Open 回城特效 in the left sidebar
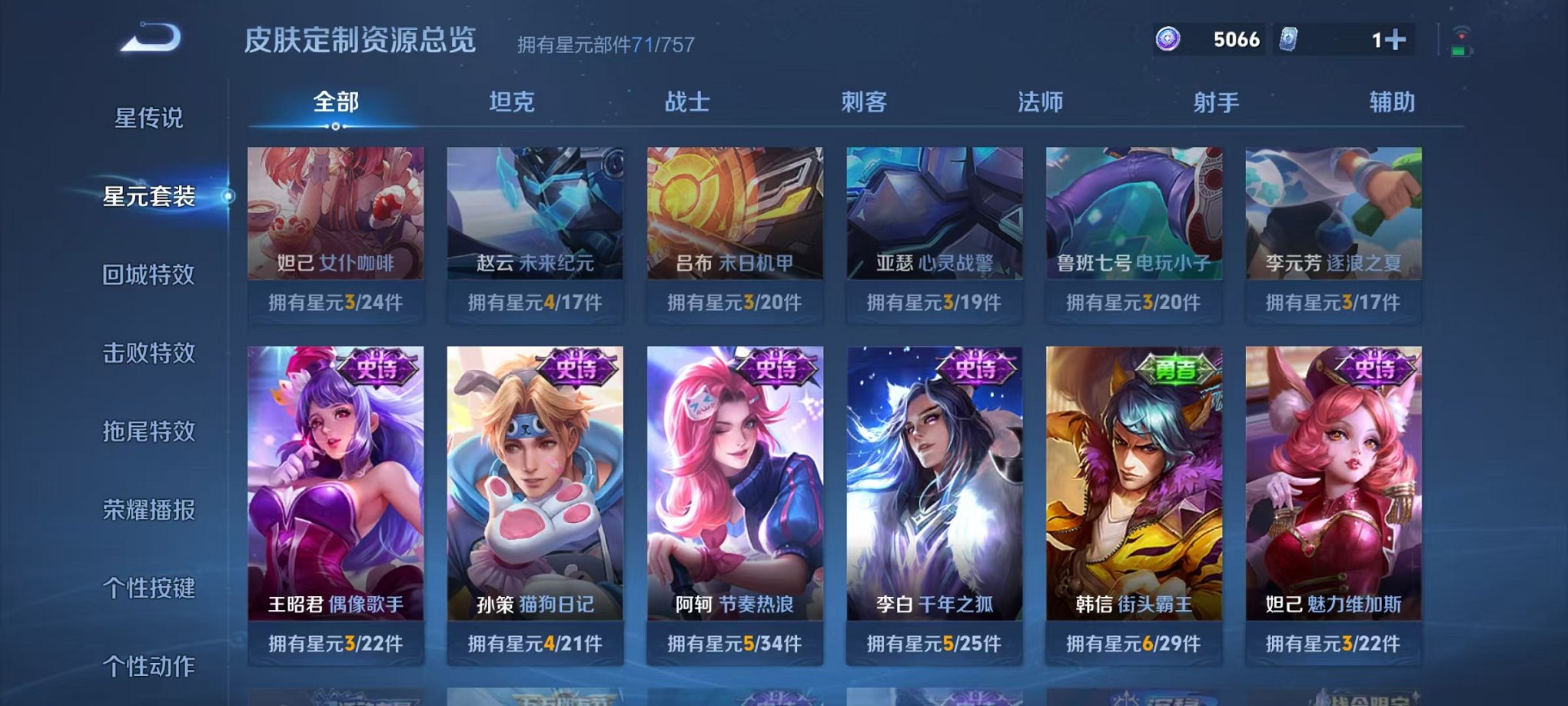This screenshot has width=1568, height=706. click(149, 275)
